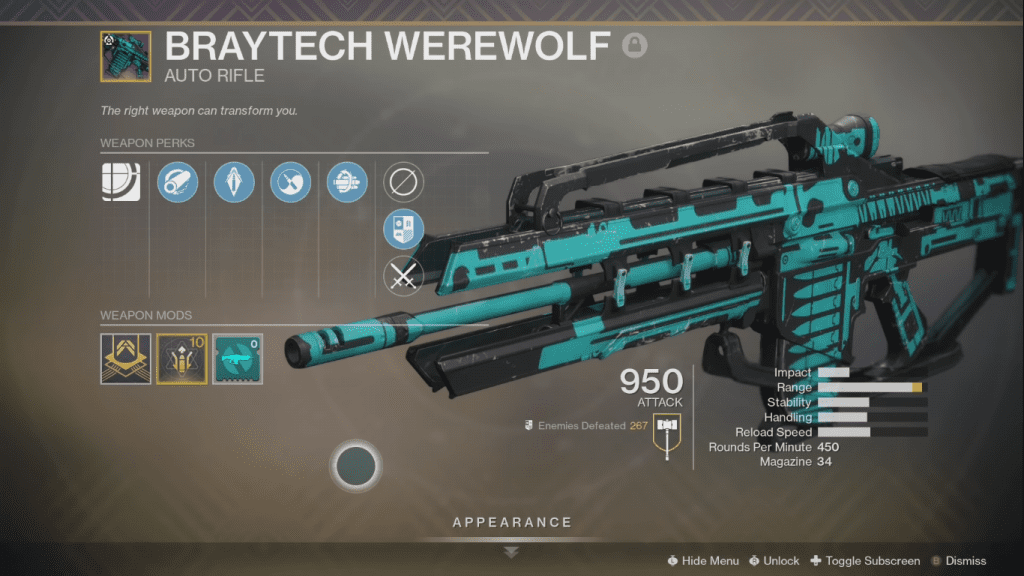Image resolution: width=1024 pixels, height=576 pixels.
Task: Open the Appearance section
Action: tap(511, 523)
